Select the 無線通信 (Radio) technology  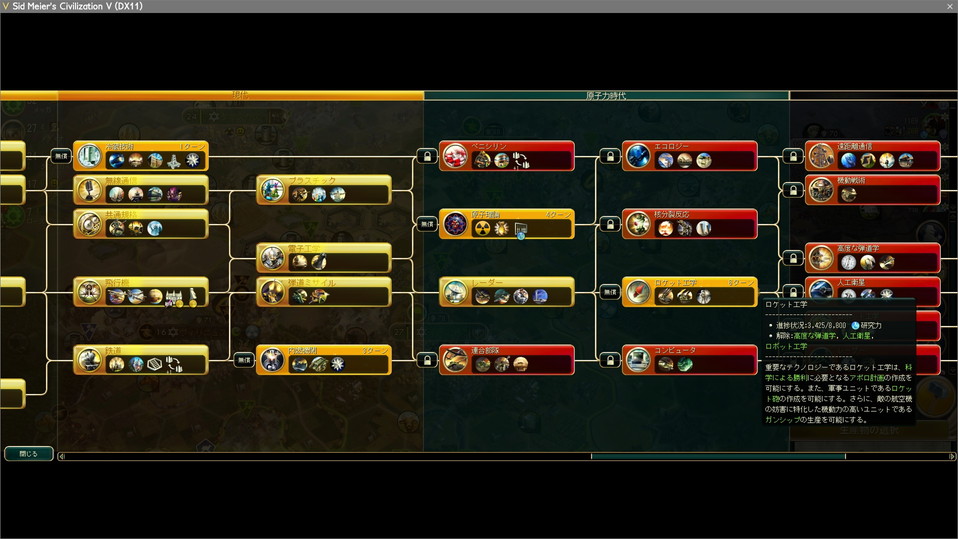point(141,190)
